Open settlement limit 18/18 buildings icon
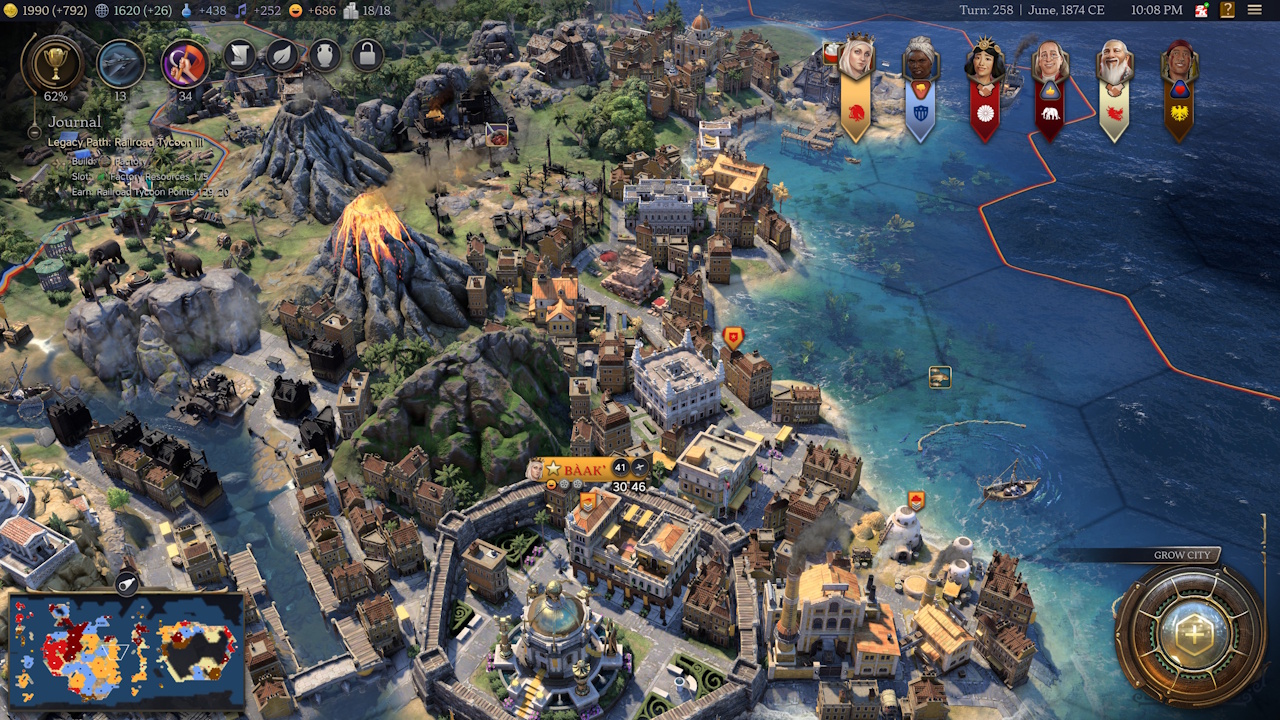1280x720 pixels. (353, 11)
